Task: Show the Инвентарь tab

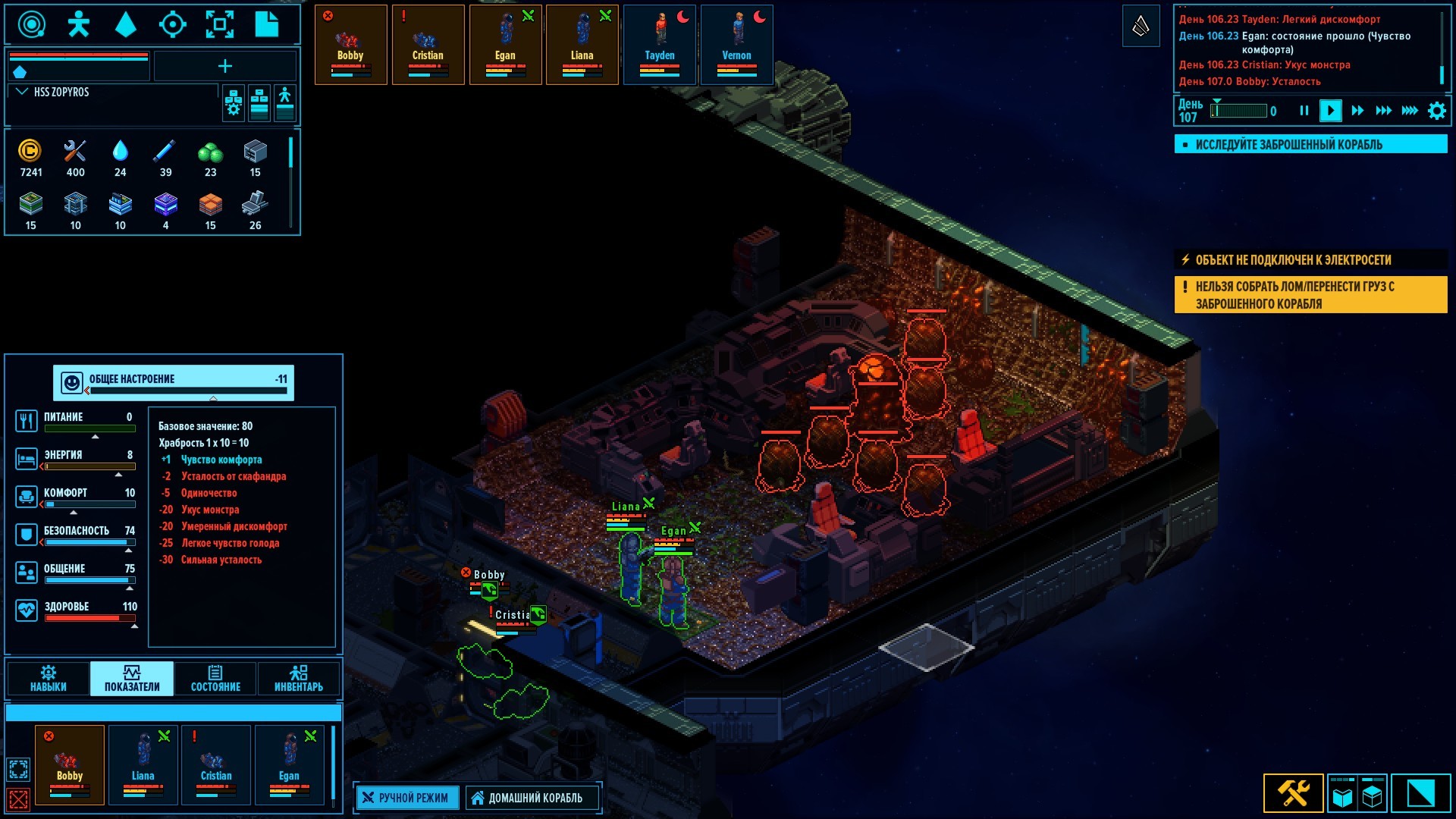Action: (x=299, y=678)
